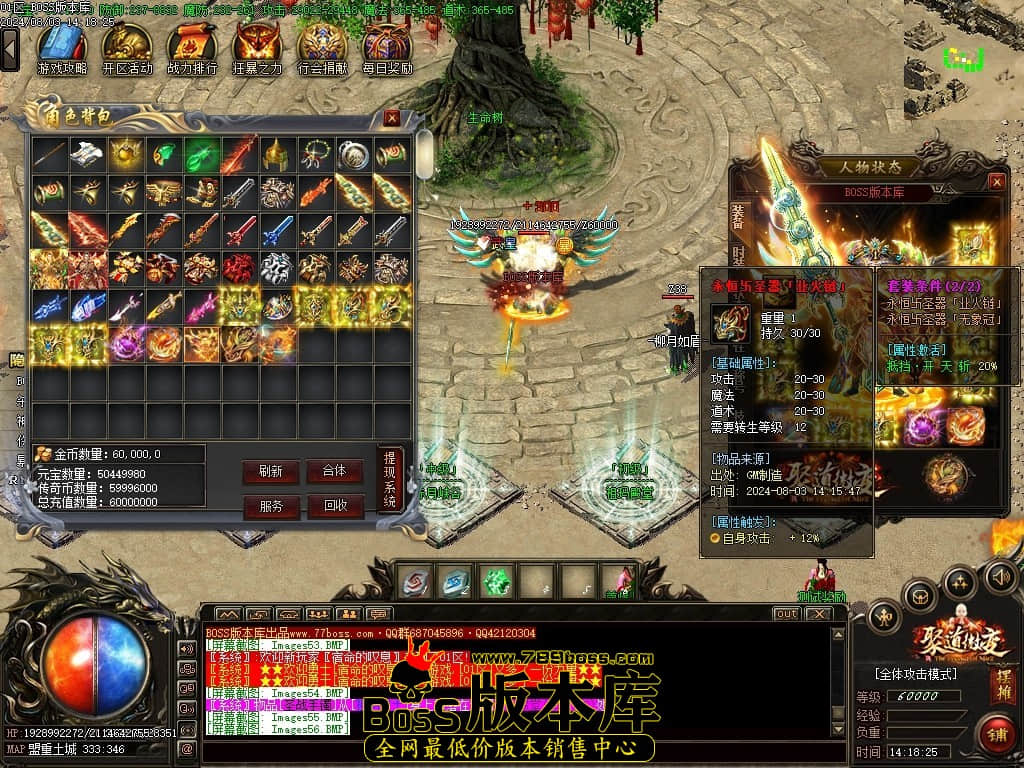The width and height of the screenshot is (1024, 768).
Task: Open the 服务 service button
Action: click(270, 506)
